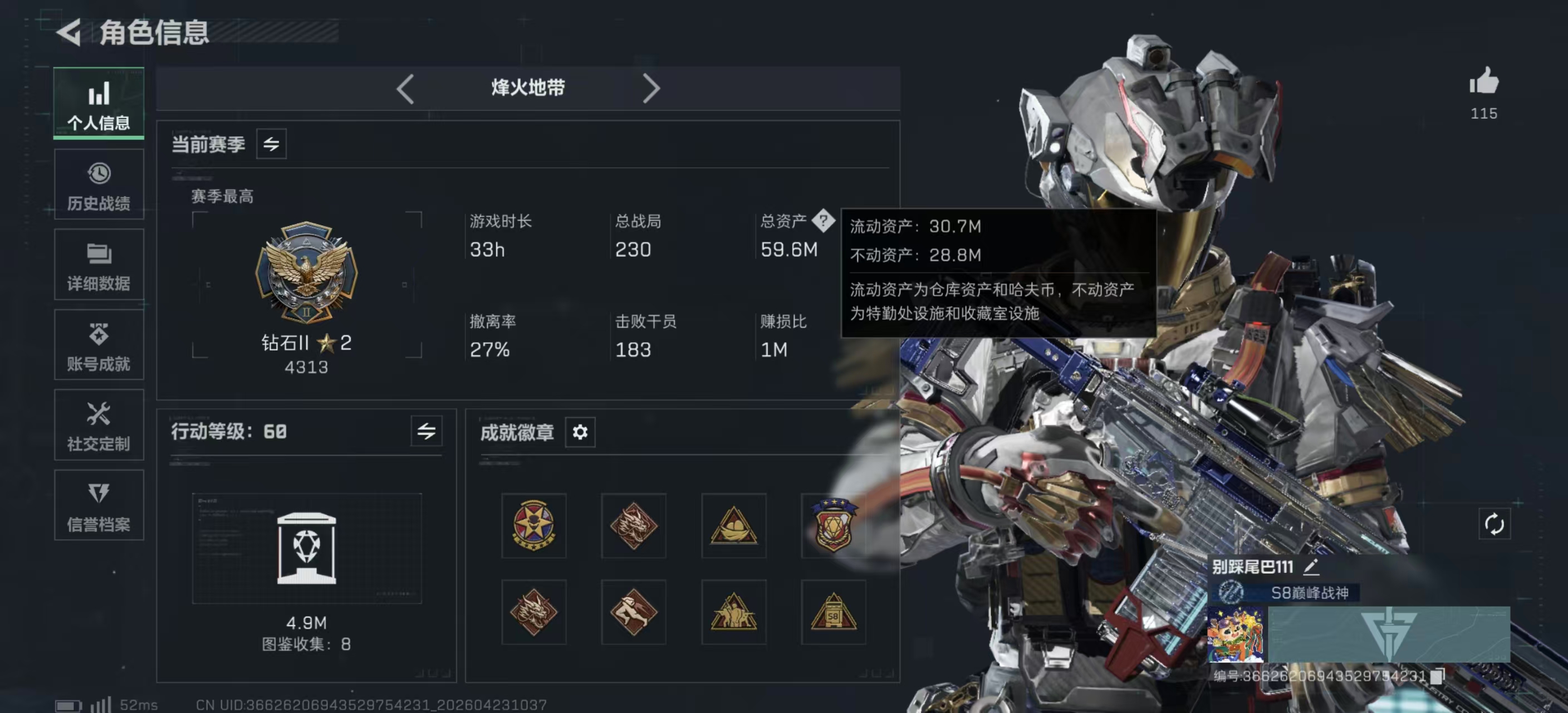Image resolution: width=1568 pixels, height=713 pixels.
Task: Toggle the 行动等级 swap button
Action: pos(426,432)
